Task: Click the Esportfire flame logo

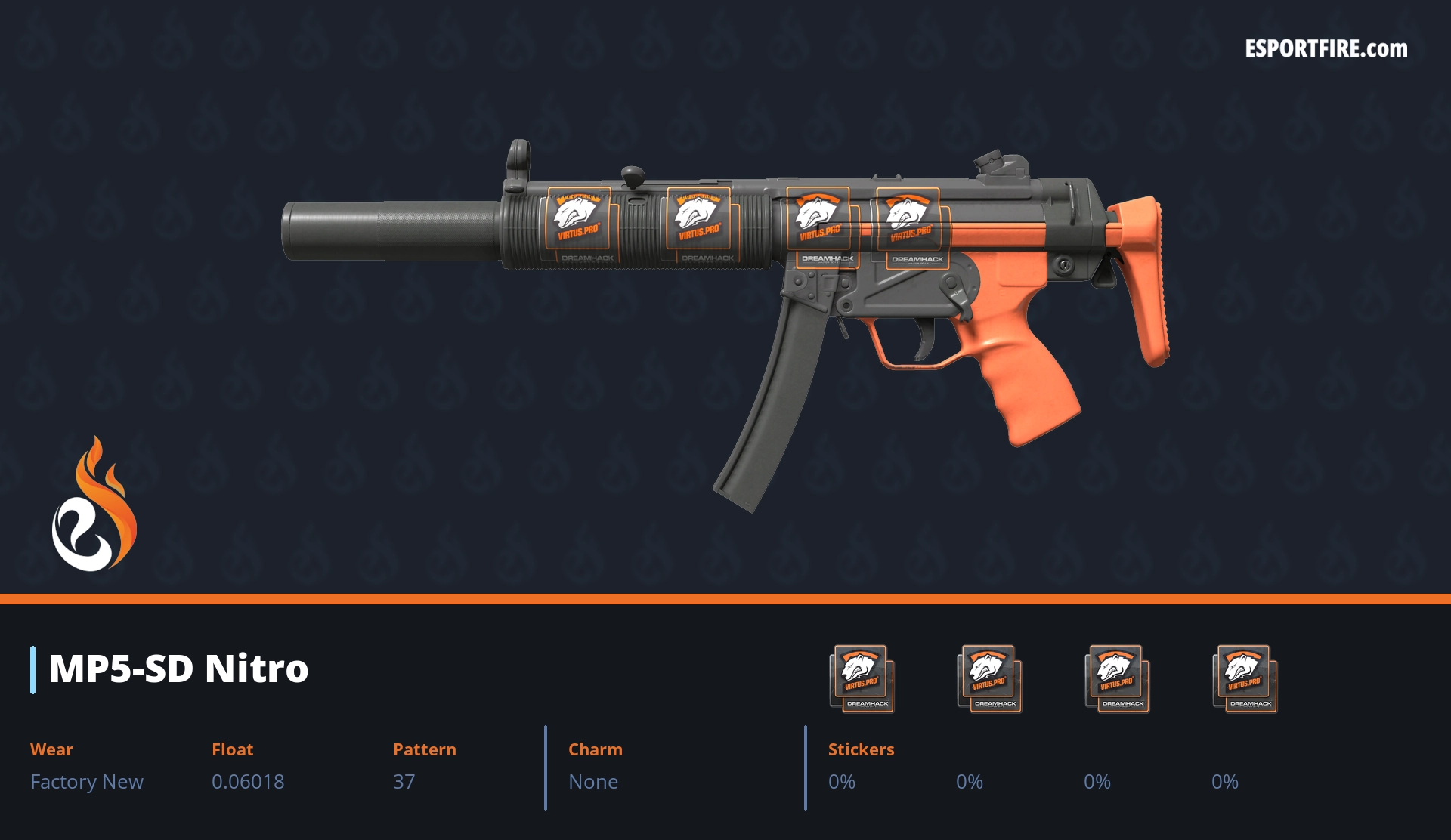Action: 94,505
